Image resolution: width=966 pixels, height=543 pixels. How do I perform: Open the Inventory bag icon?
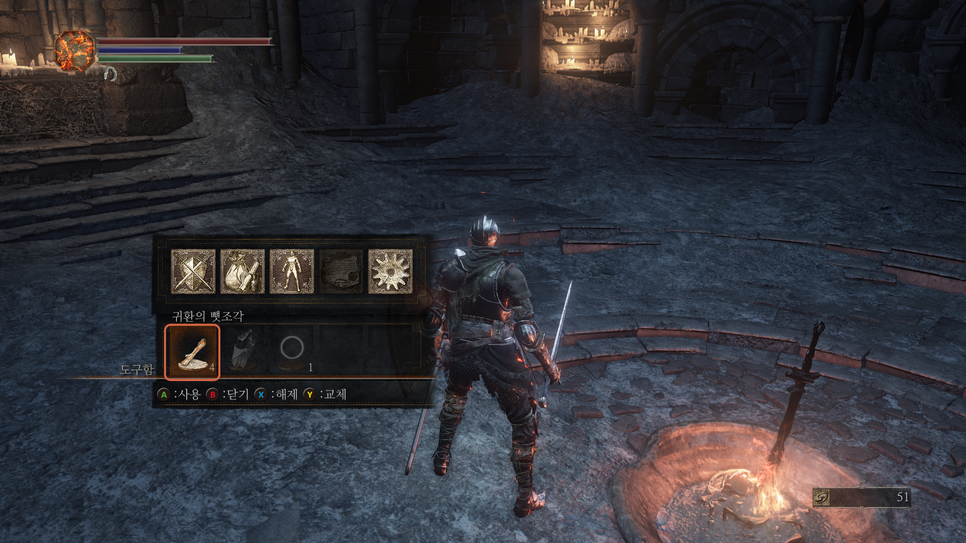242,272
